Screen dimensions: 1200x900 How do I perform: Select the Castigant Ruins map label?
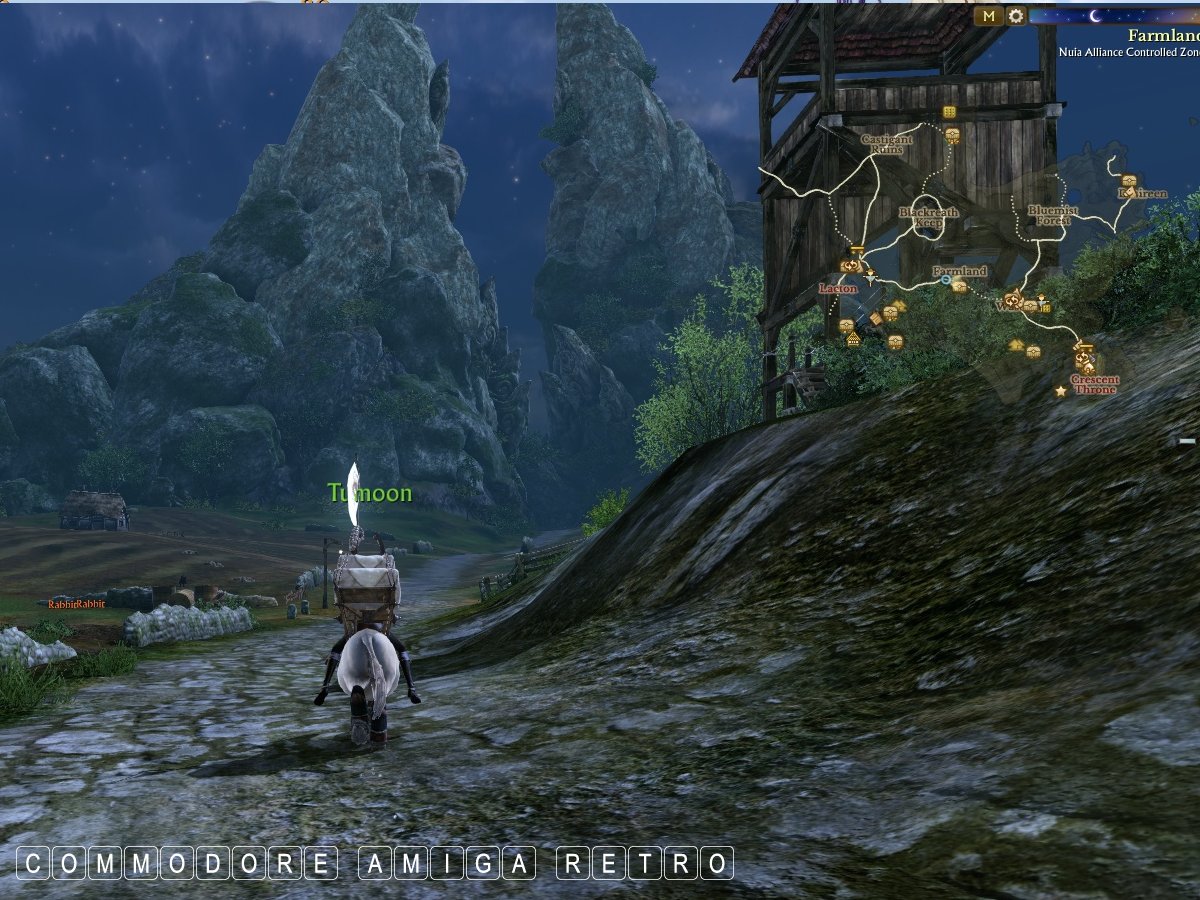click(x=887, y=144)
